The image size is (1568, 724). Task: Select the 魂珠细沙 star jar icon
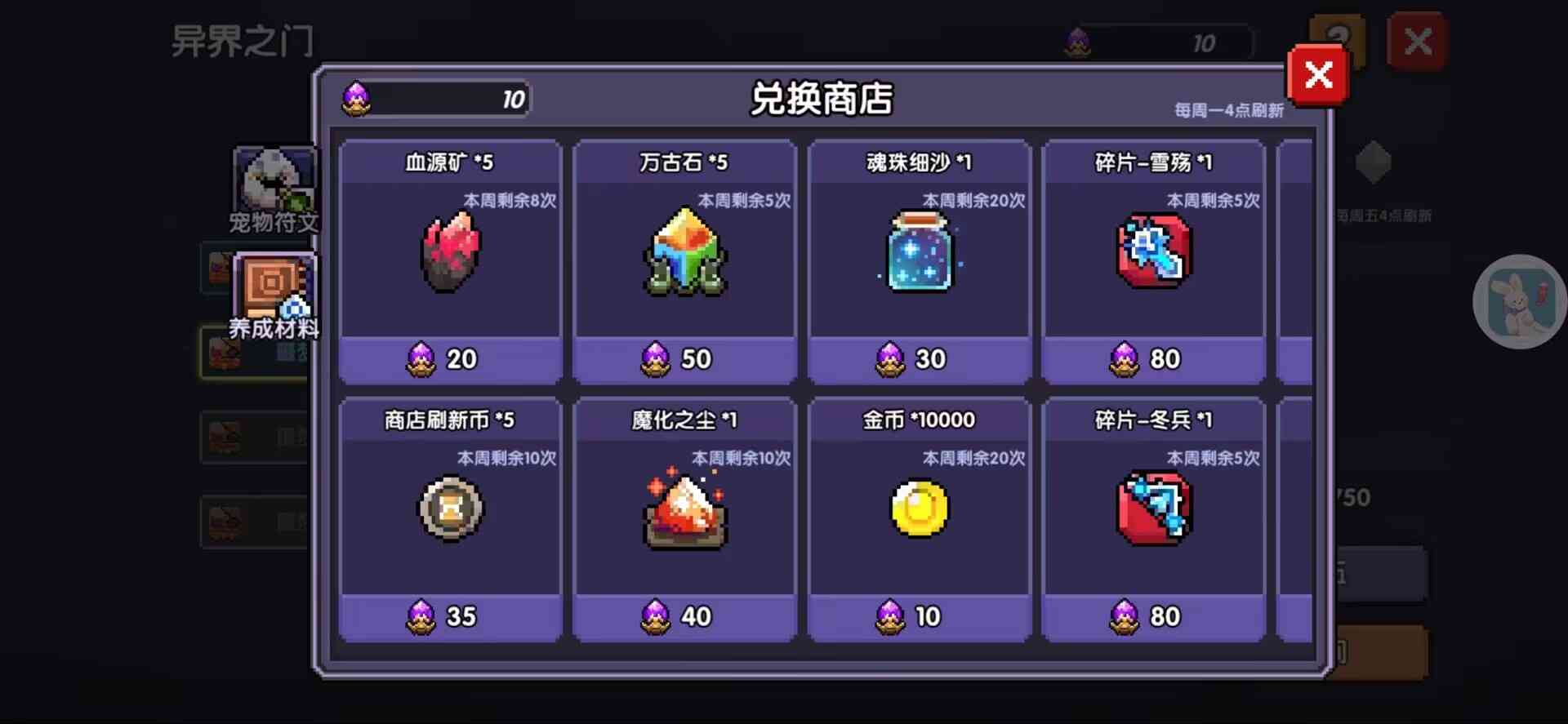[918, 253]
